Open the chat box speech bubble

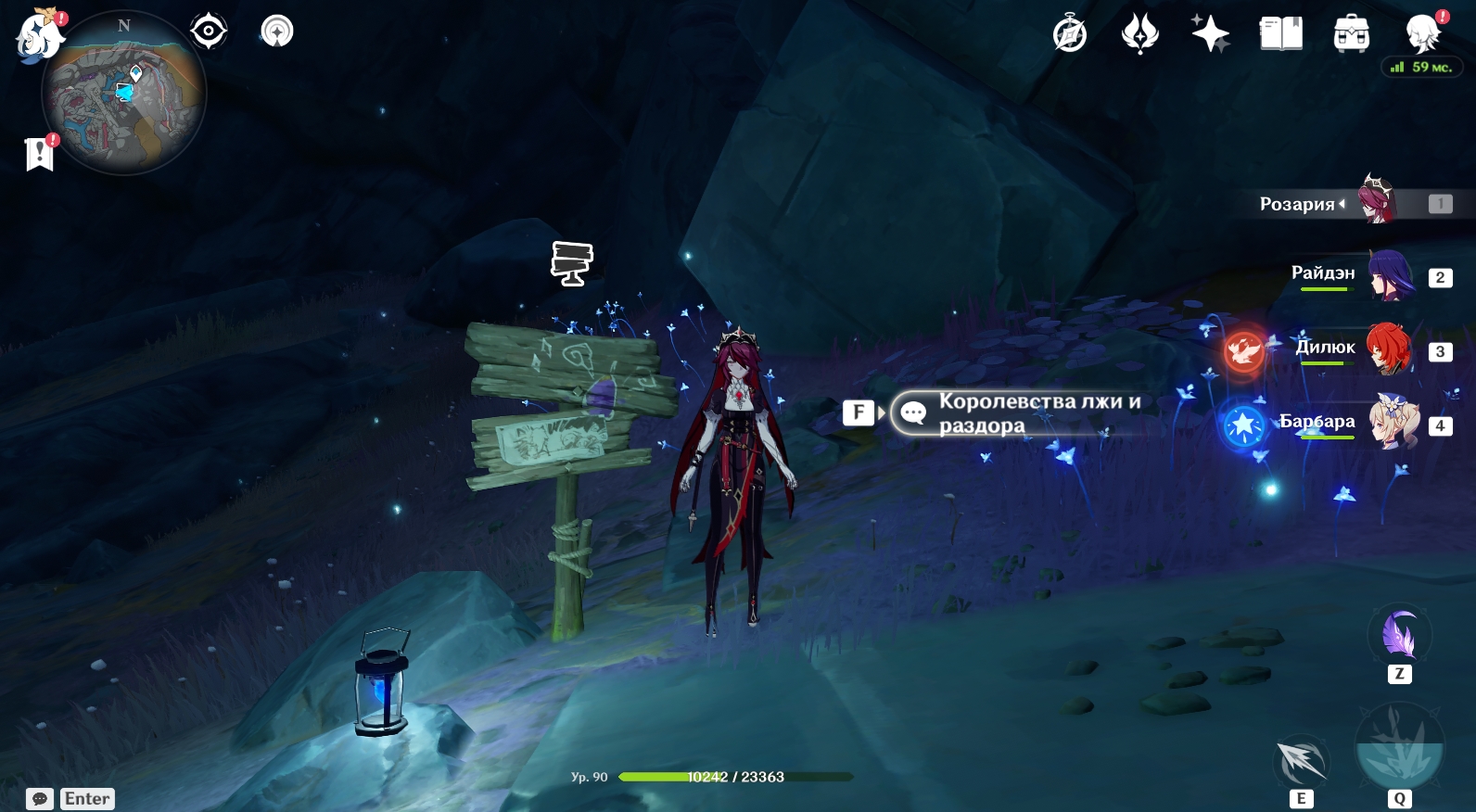[x=40, y=799]
